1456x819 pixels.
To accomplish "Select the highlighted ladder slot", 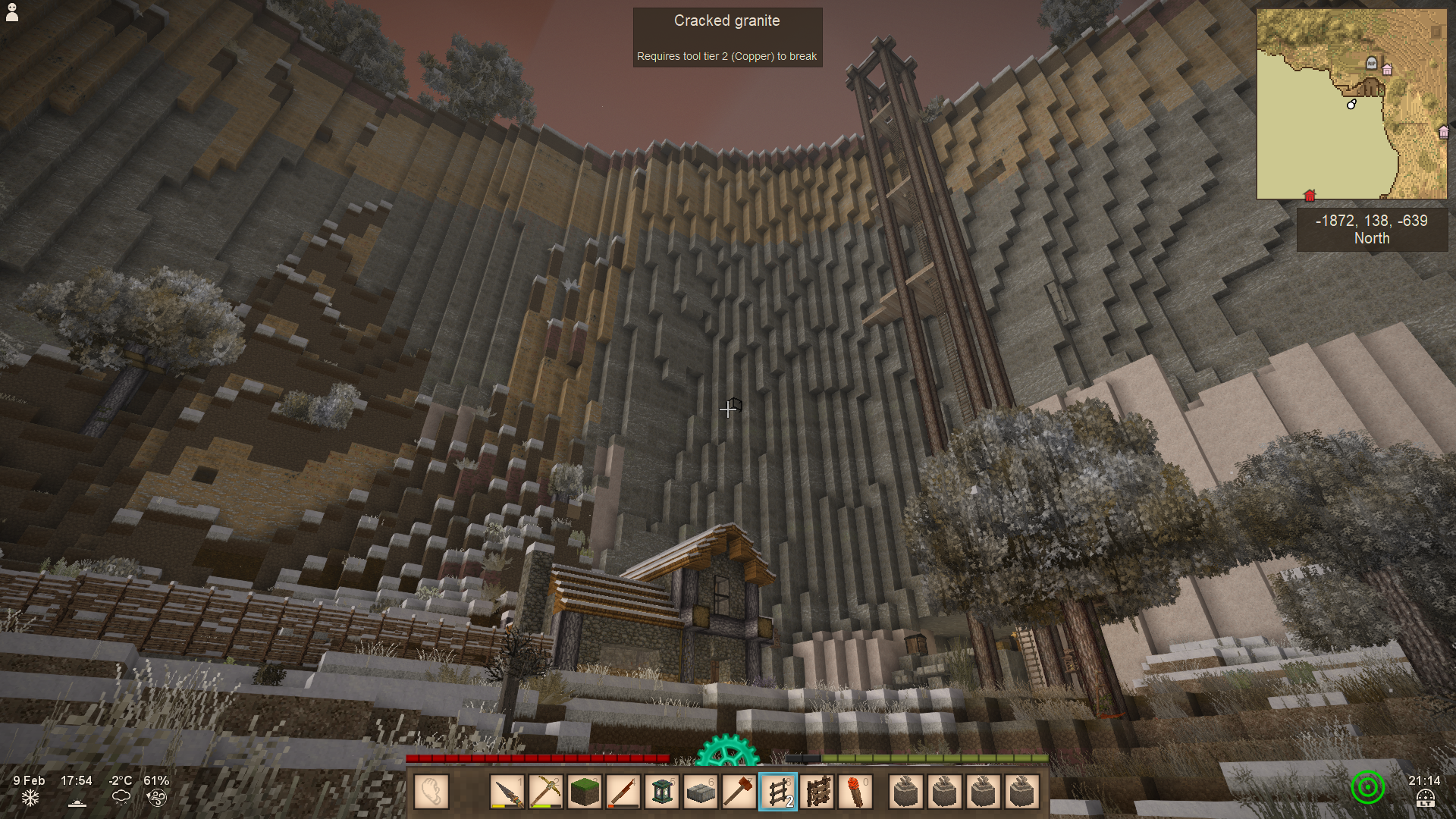I will (778, 792).
